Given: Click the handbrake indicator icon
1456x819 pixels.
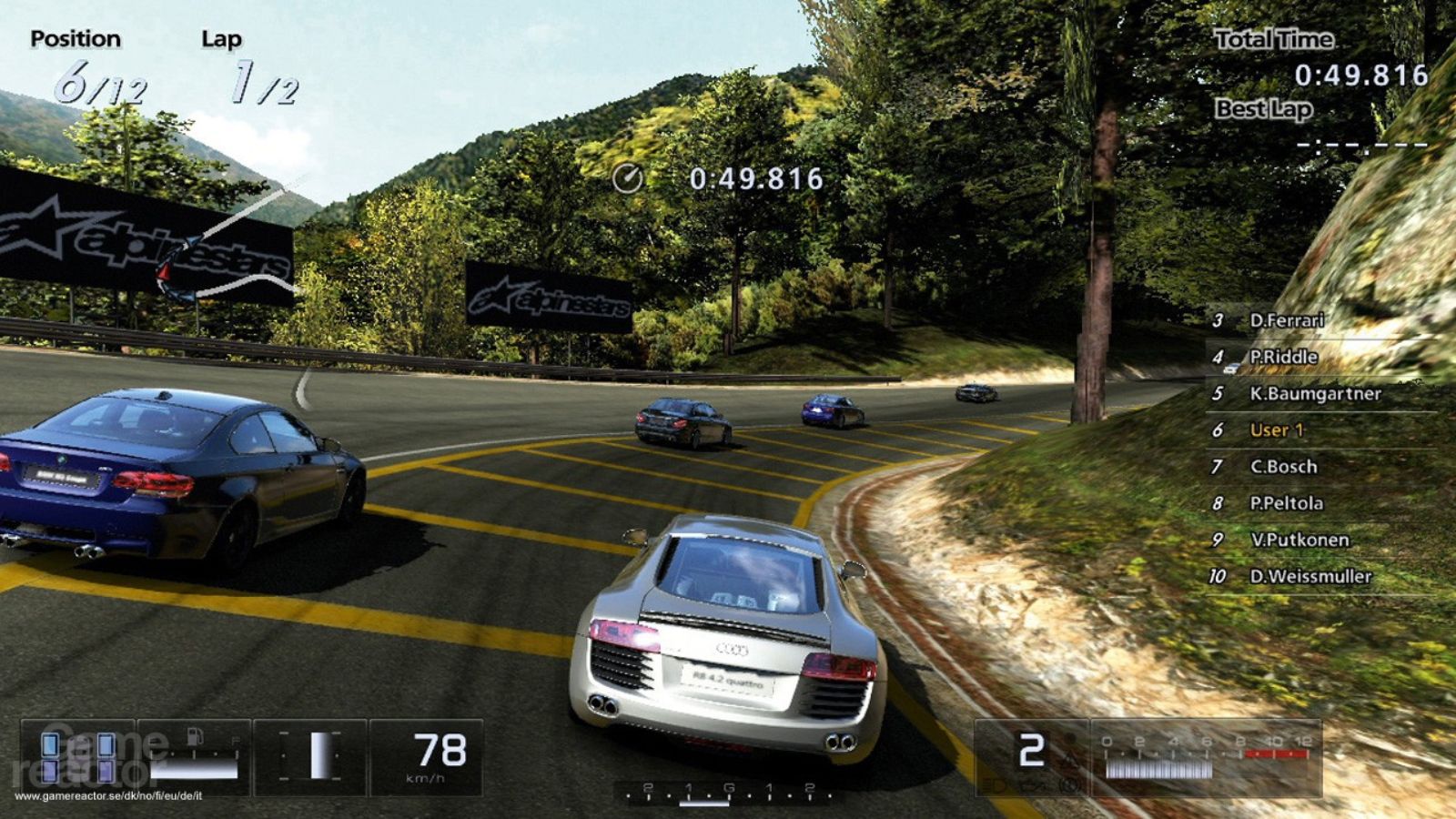Looking at the screenshot, I should [1069, 784].
